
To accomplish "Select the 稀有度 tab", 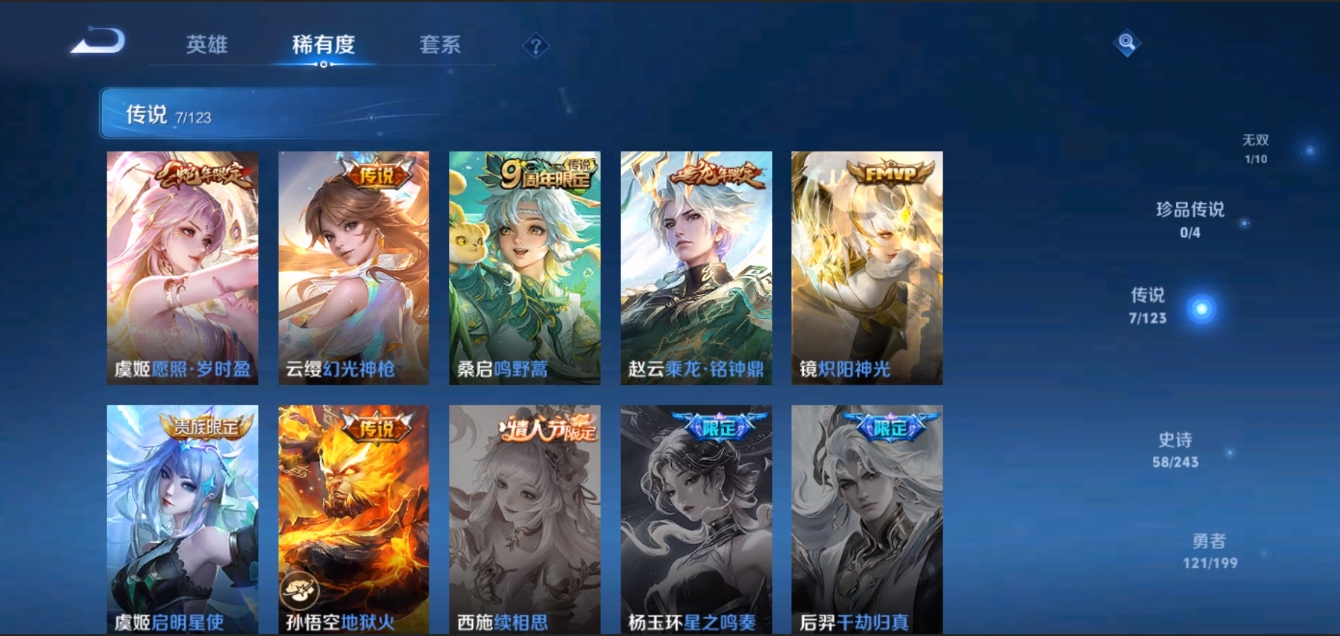I will [x=323, y=45].
